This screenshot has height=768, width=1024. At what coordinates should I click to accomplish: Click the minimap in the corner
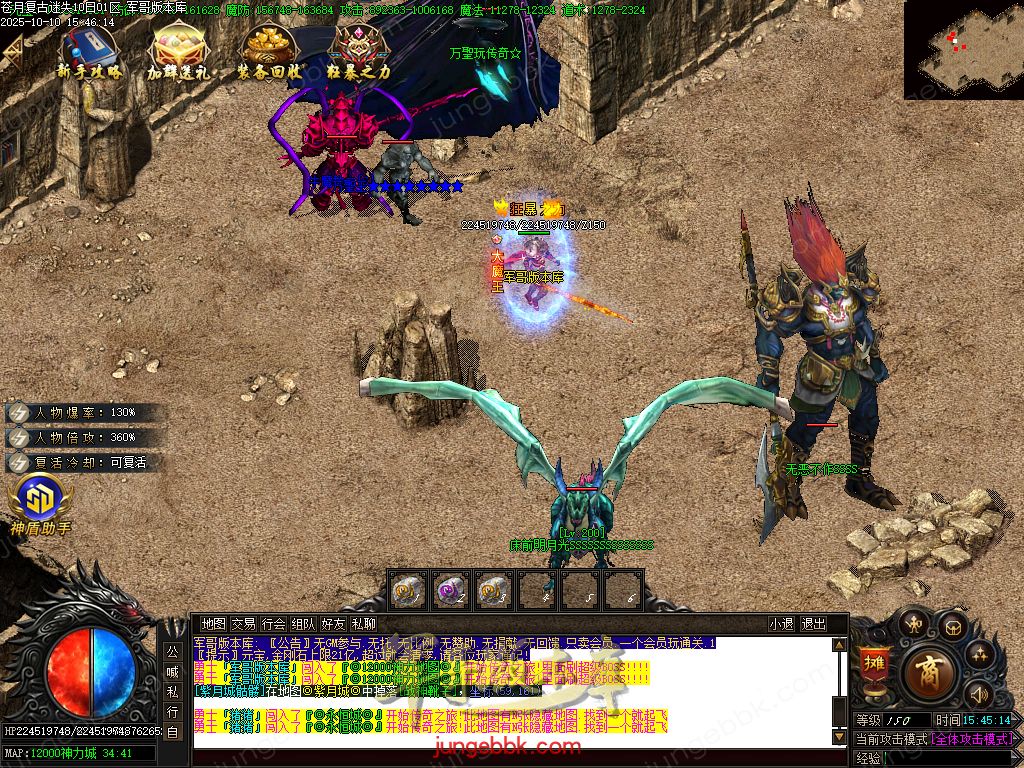coord(963,50)
